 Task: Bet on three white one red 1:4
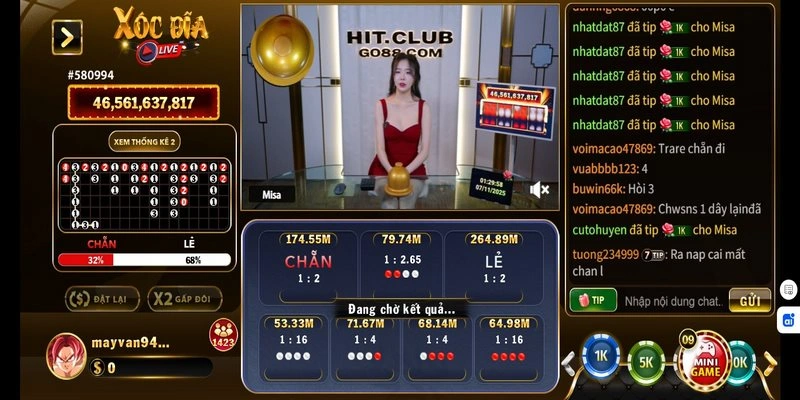[365, 343]
